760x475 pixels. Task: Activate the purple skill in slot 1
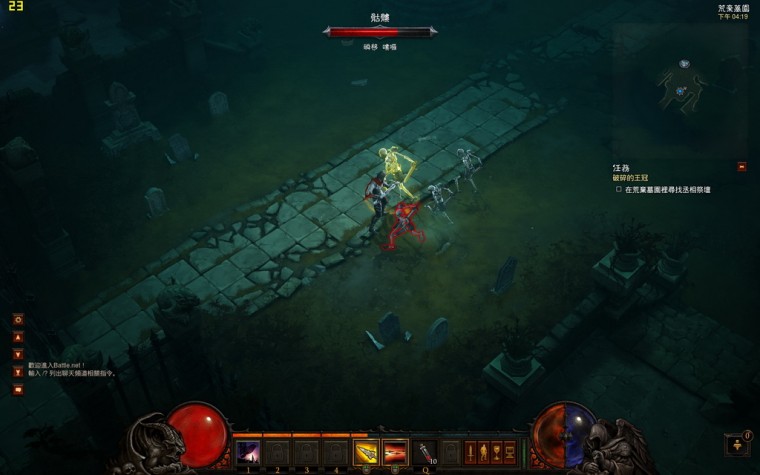247,453
